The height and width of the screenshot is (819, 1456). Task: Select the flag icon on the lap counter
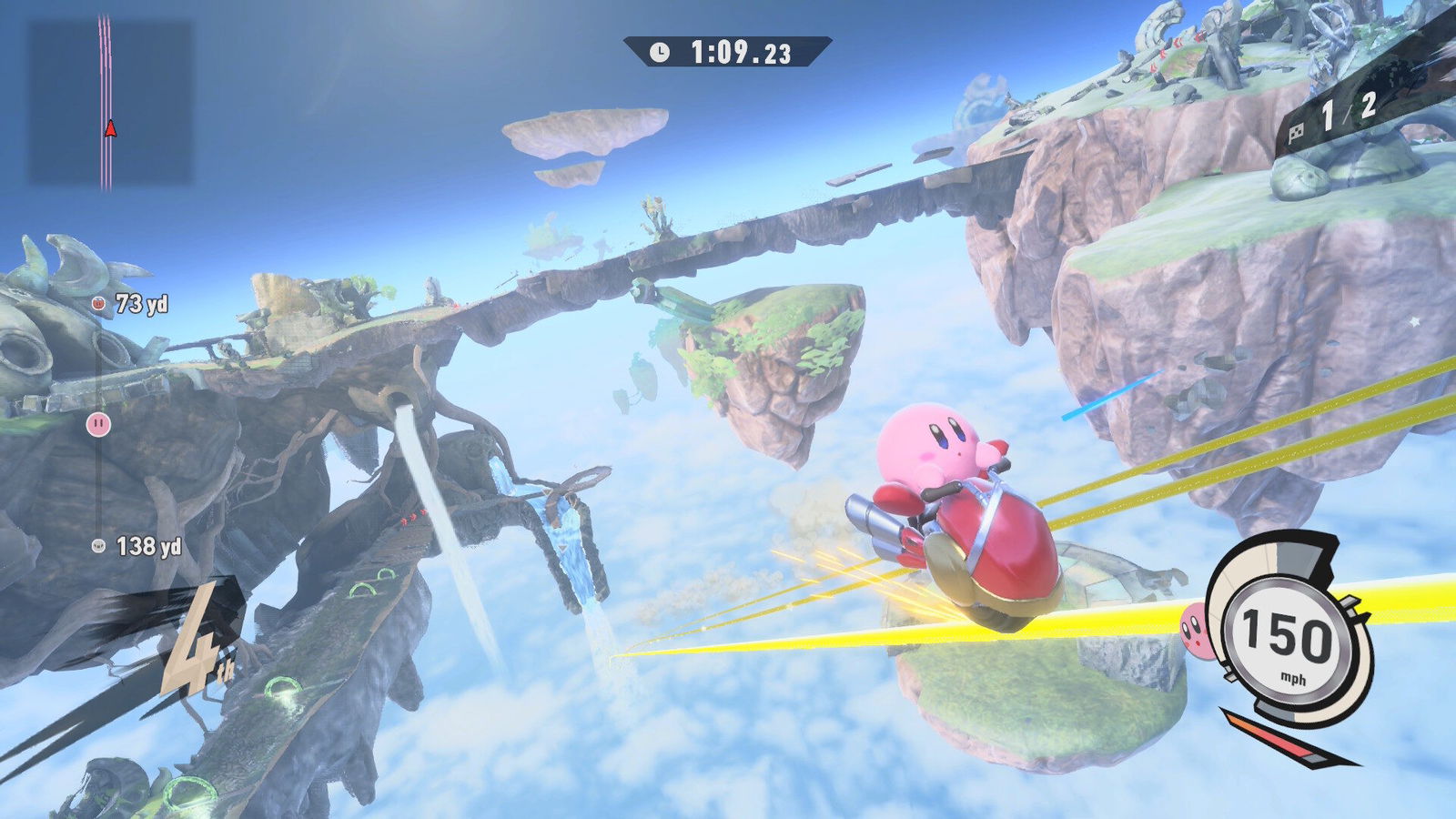pos(1297,132)
